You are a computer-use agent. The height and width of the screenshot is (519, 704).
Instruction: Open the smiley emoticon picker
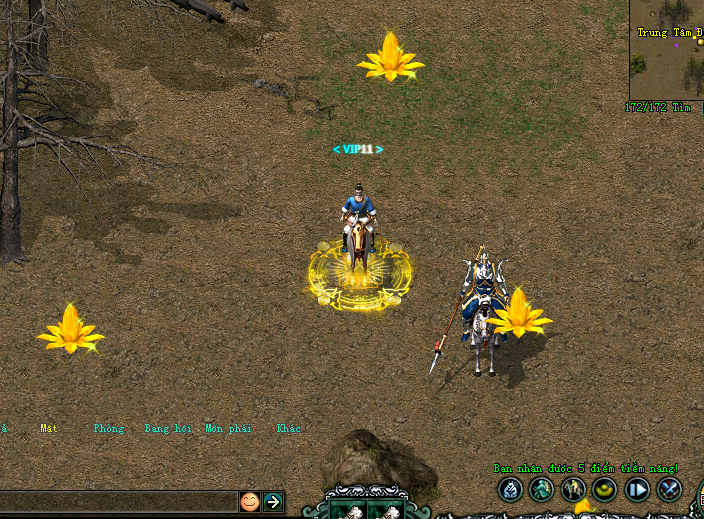[x=249, y=501]
